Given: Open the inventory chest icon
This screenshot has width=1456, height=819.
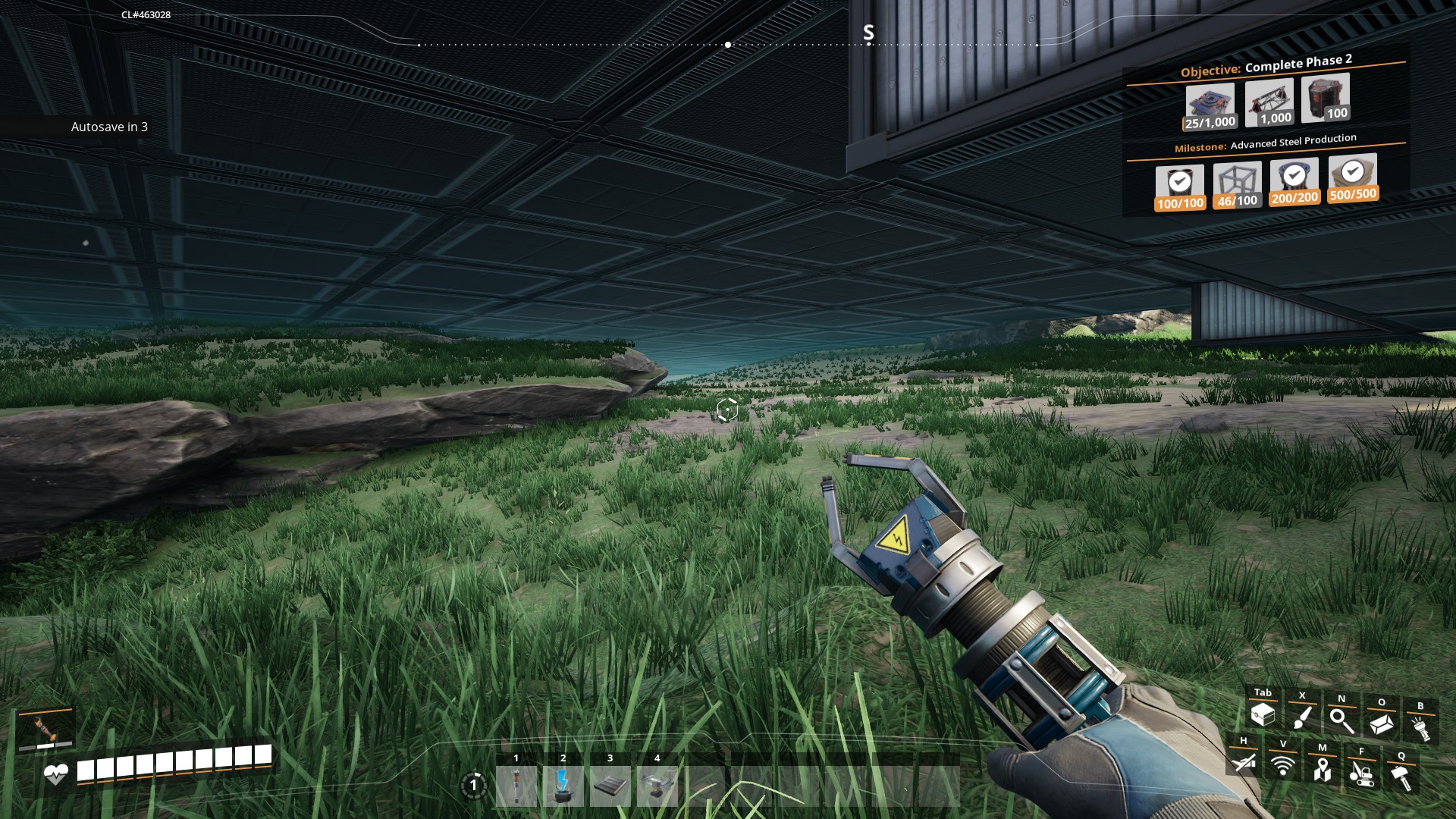Looking at the screenshot, I should point(1263,714).
